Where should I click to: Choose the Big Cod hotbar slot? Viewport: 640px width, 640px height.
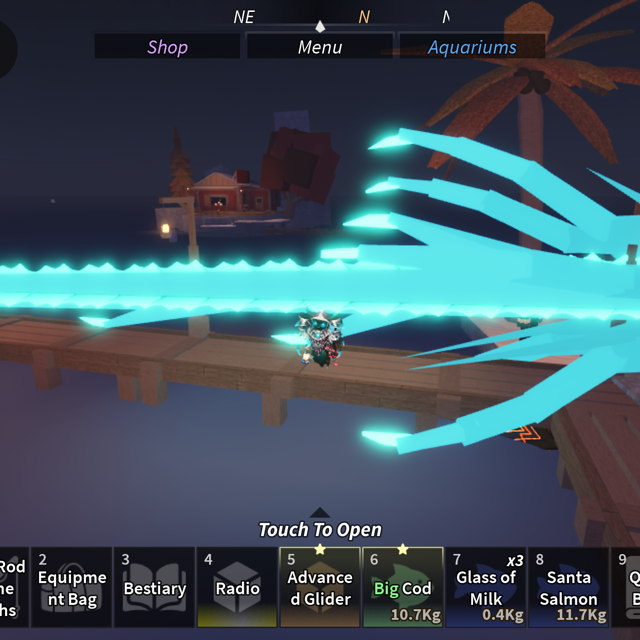[403, 587]
